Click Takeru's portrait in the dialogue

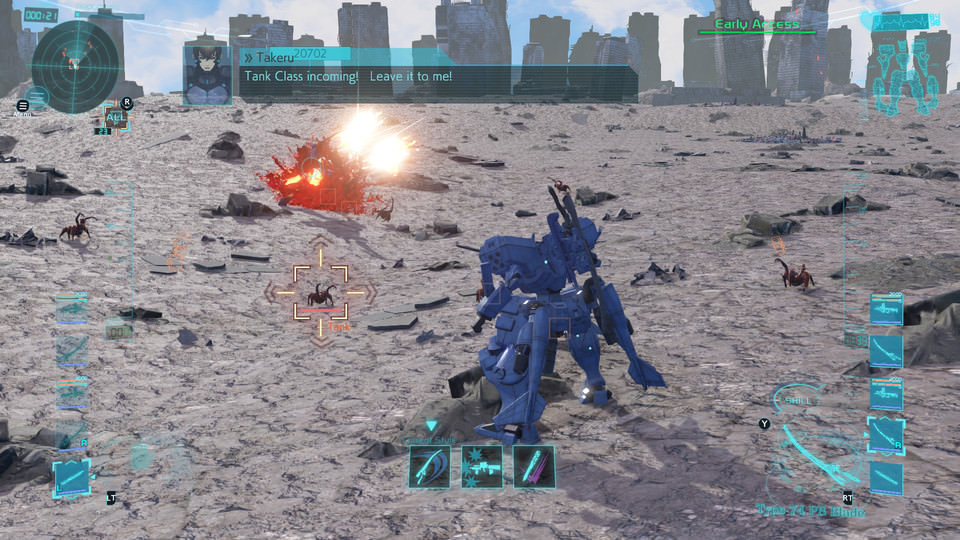[207, 73]
